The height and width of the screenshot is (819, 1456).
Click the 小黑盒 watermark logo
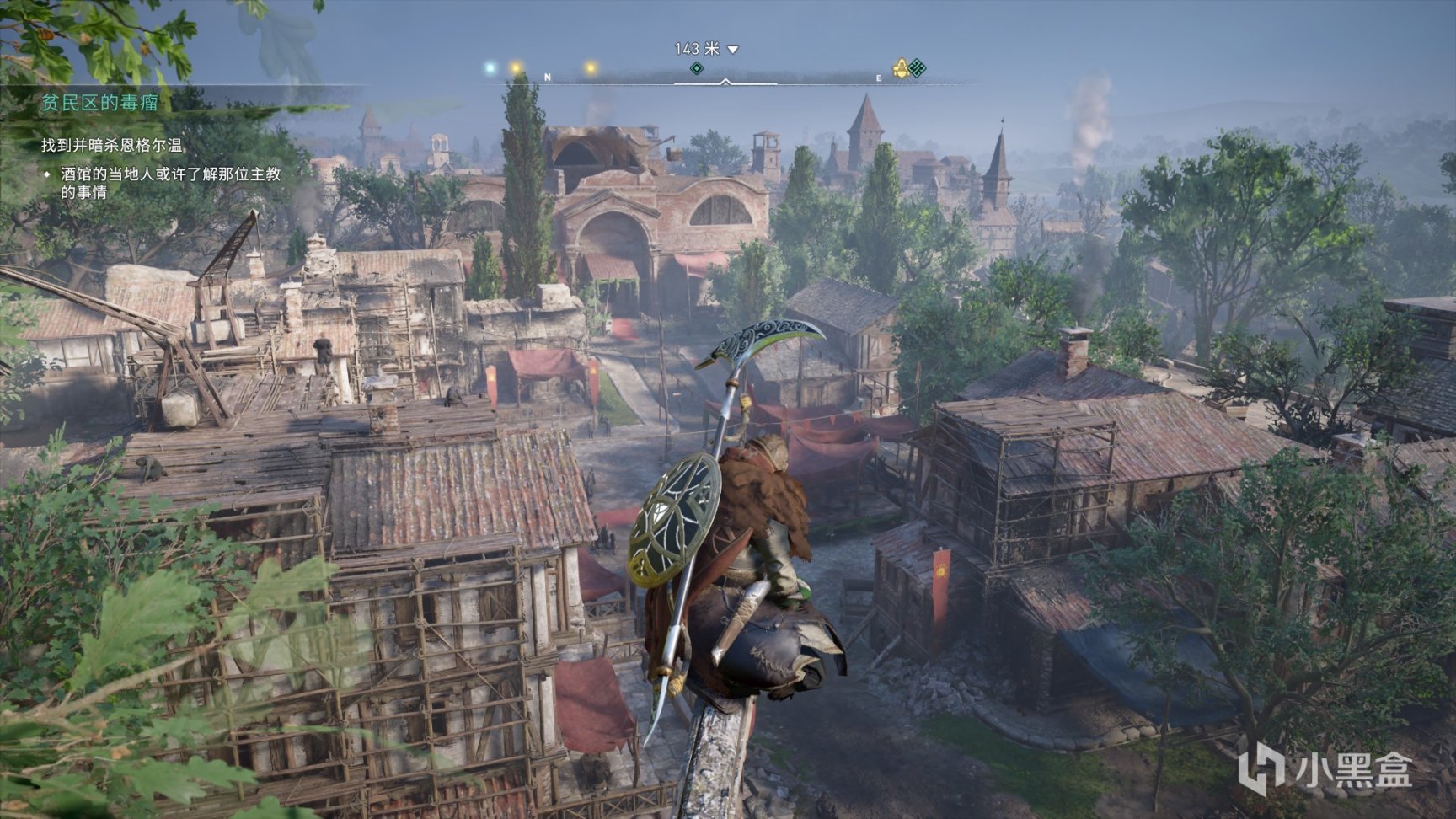1324,769
